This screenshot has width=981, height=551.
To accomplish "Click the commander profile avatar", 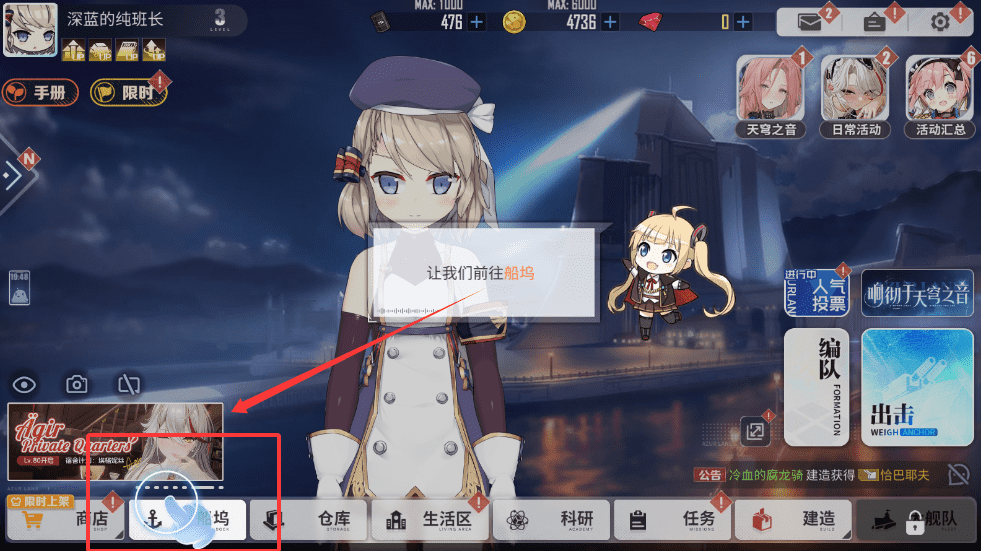I will [30, 30].
